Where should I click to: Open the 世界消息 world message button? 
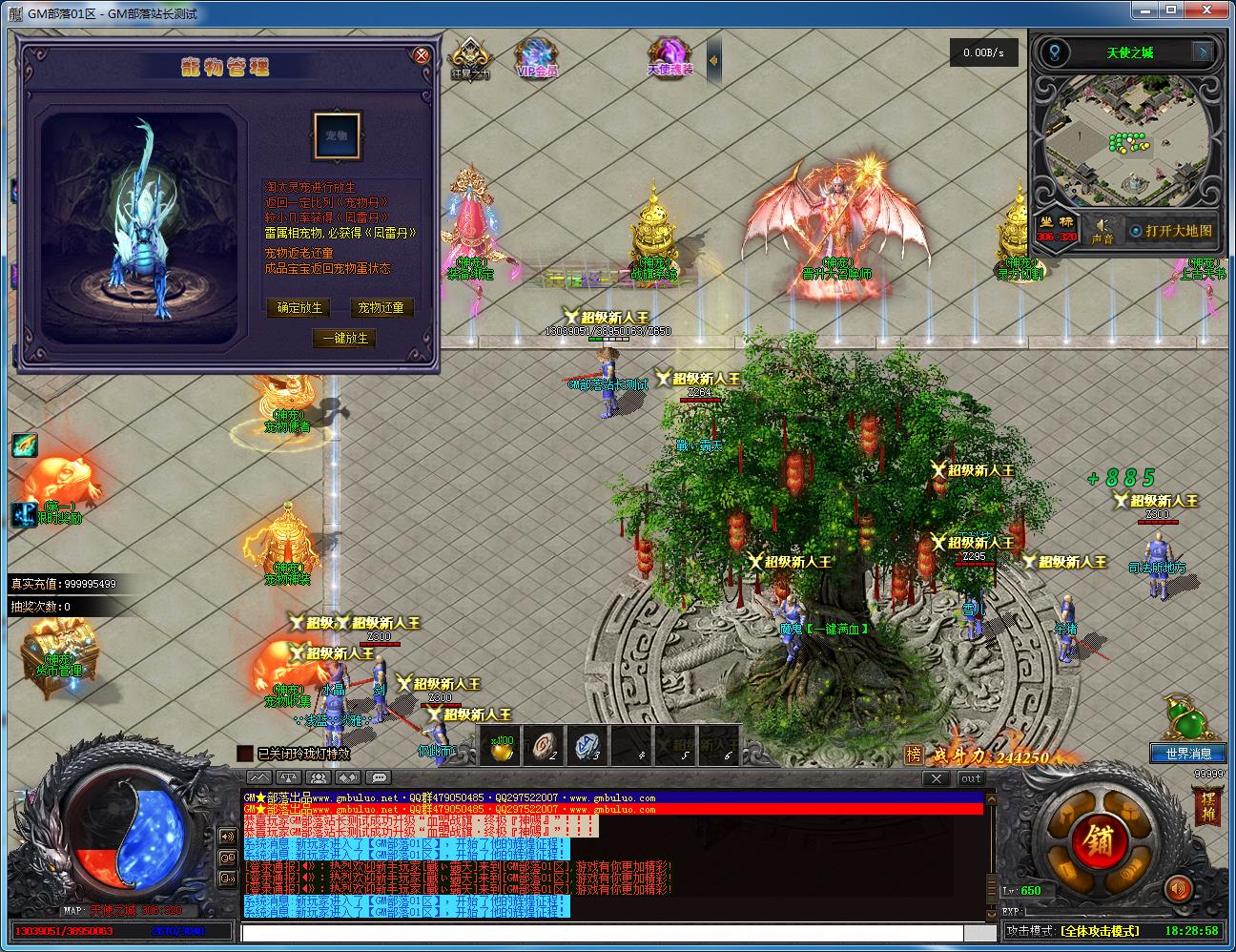[1188, 754]
